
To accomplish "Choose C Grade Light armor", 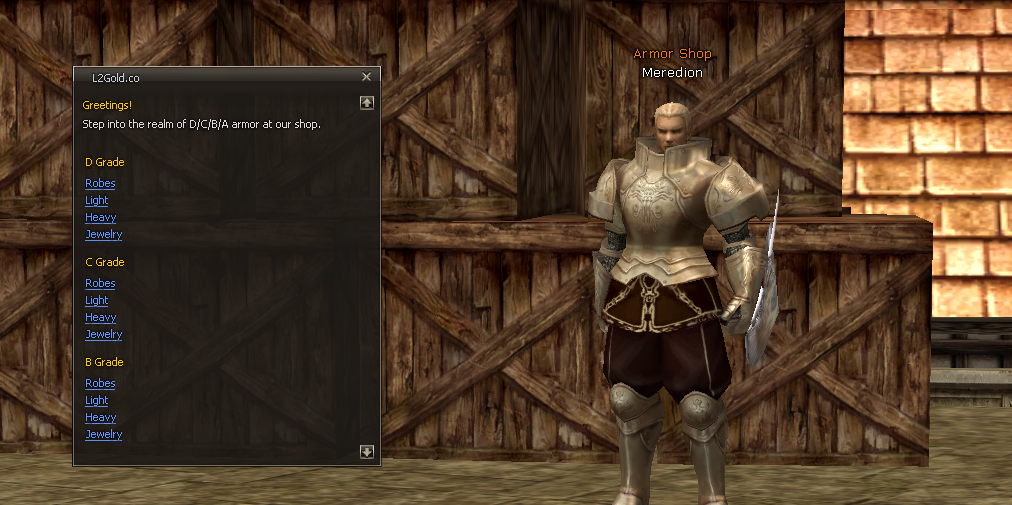I will (x=97, y=301).
